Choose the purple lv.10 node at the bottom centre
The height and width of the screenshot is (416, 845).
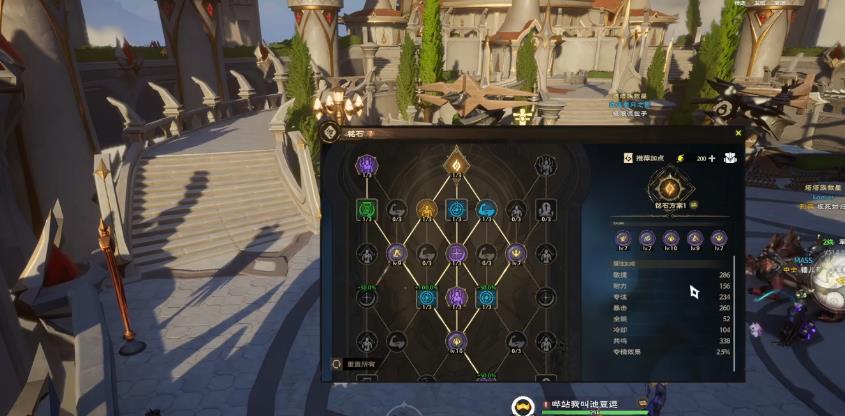pos(456,341)
